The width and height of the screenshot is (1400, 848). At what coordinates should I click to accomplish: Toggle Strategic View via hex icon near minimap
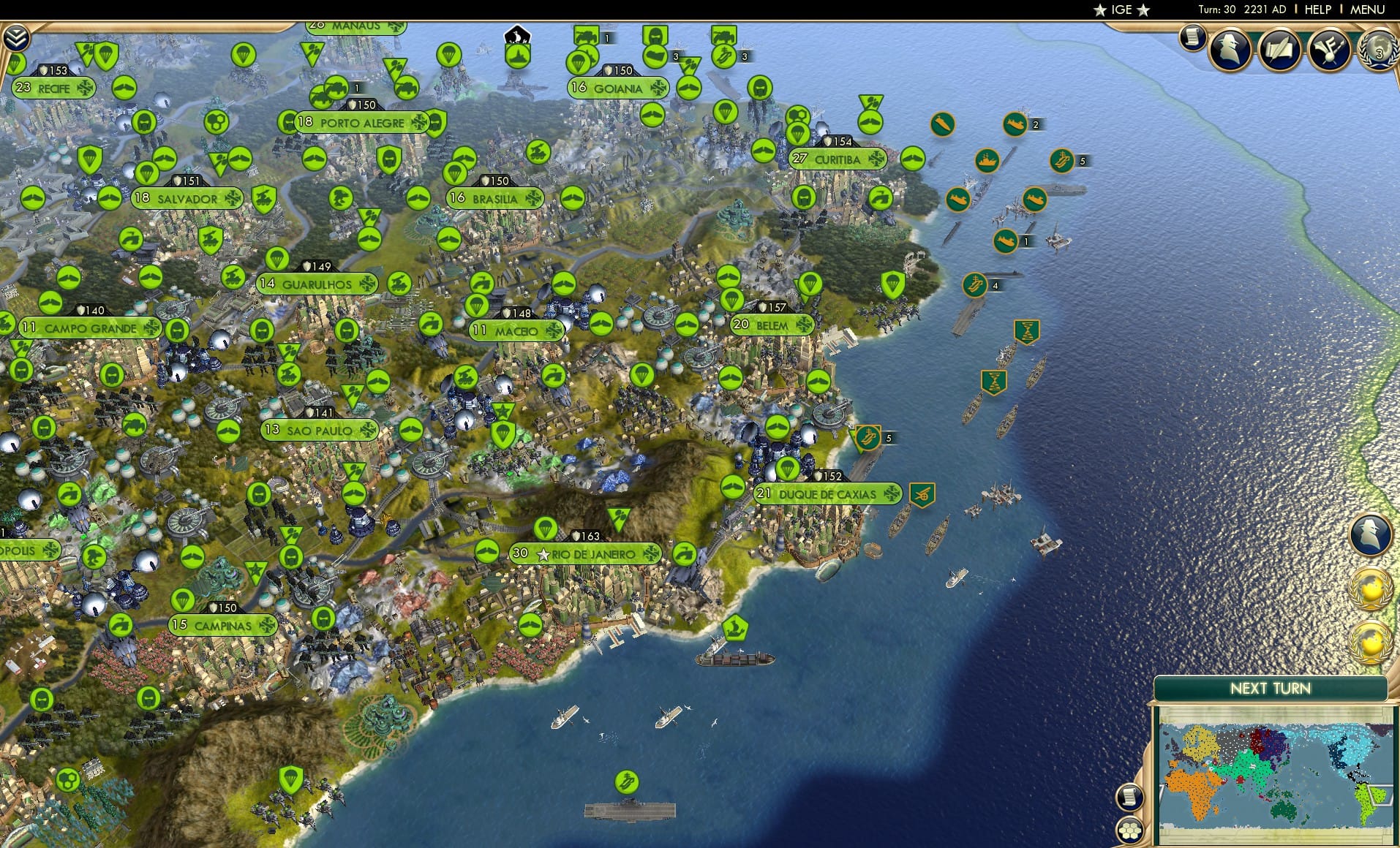(1129, 830)
